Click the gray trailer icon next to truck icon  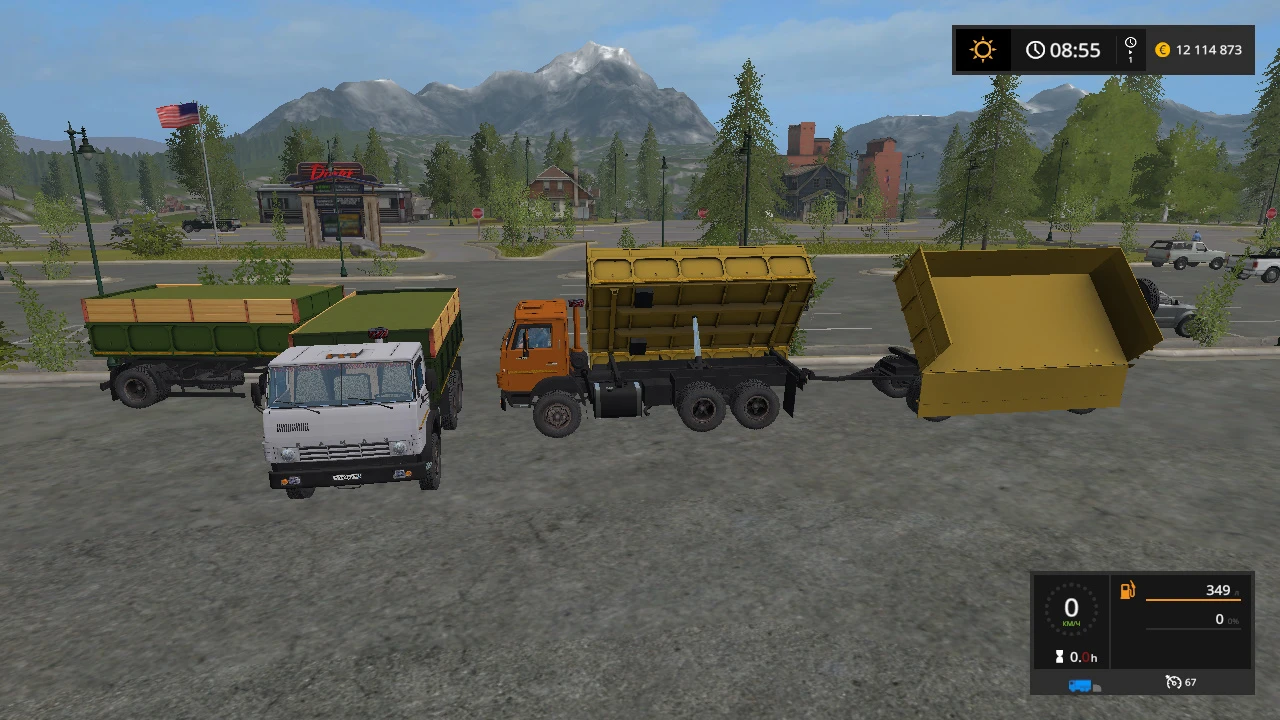click(1096, 688)
